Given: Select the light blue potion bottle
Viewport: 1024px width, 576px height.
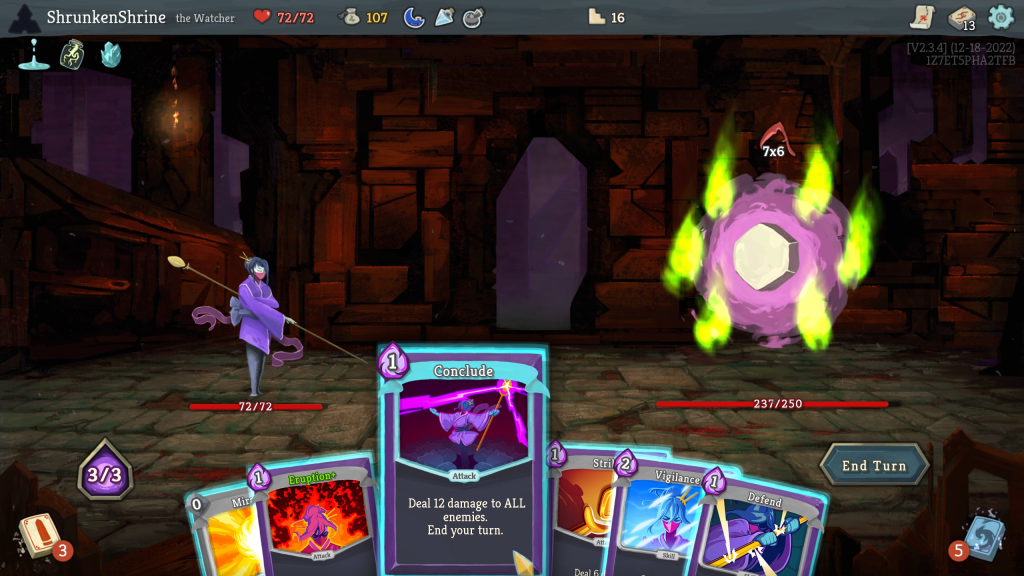Looking at the screenshot, I should pyautogui.click(x=444, y=17).
